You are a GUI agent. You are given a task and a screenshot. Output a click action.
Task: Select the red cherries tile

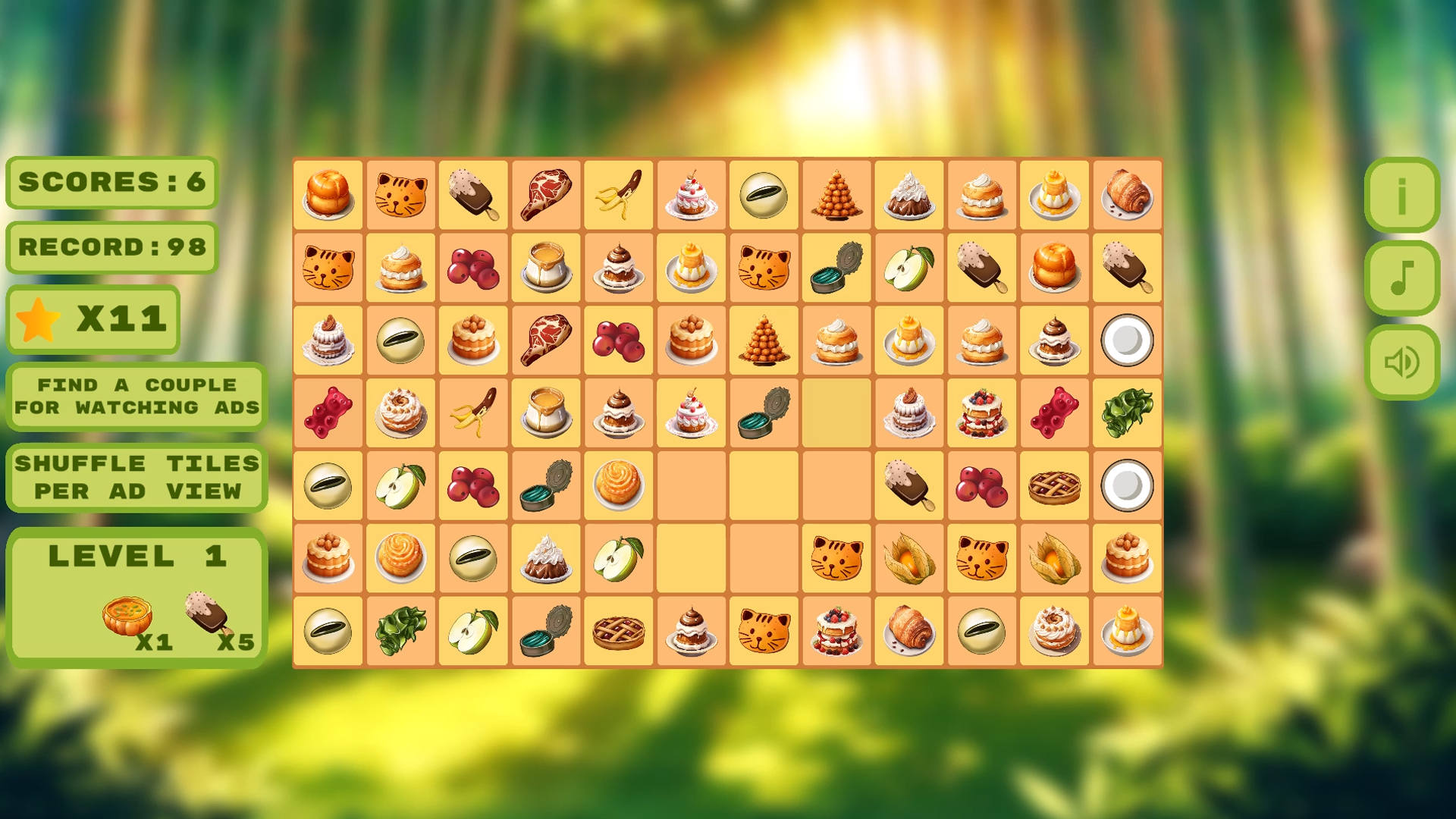[472, 268]
